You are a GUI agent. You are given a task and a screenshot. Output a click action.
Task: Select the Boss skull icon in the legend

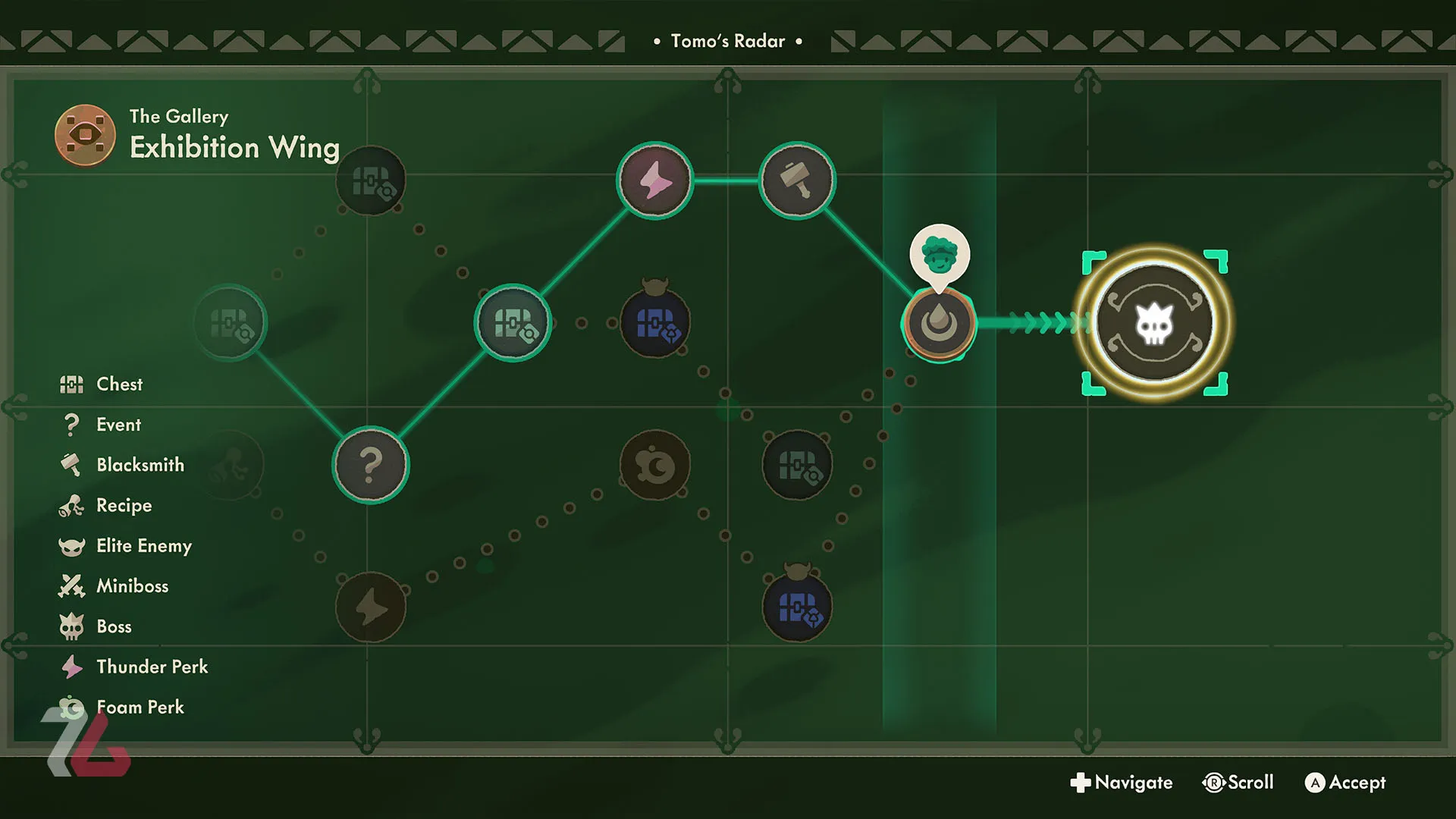pyautogui.click(x=71, y=626)
